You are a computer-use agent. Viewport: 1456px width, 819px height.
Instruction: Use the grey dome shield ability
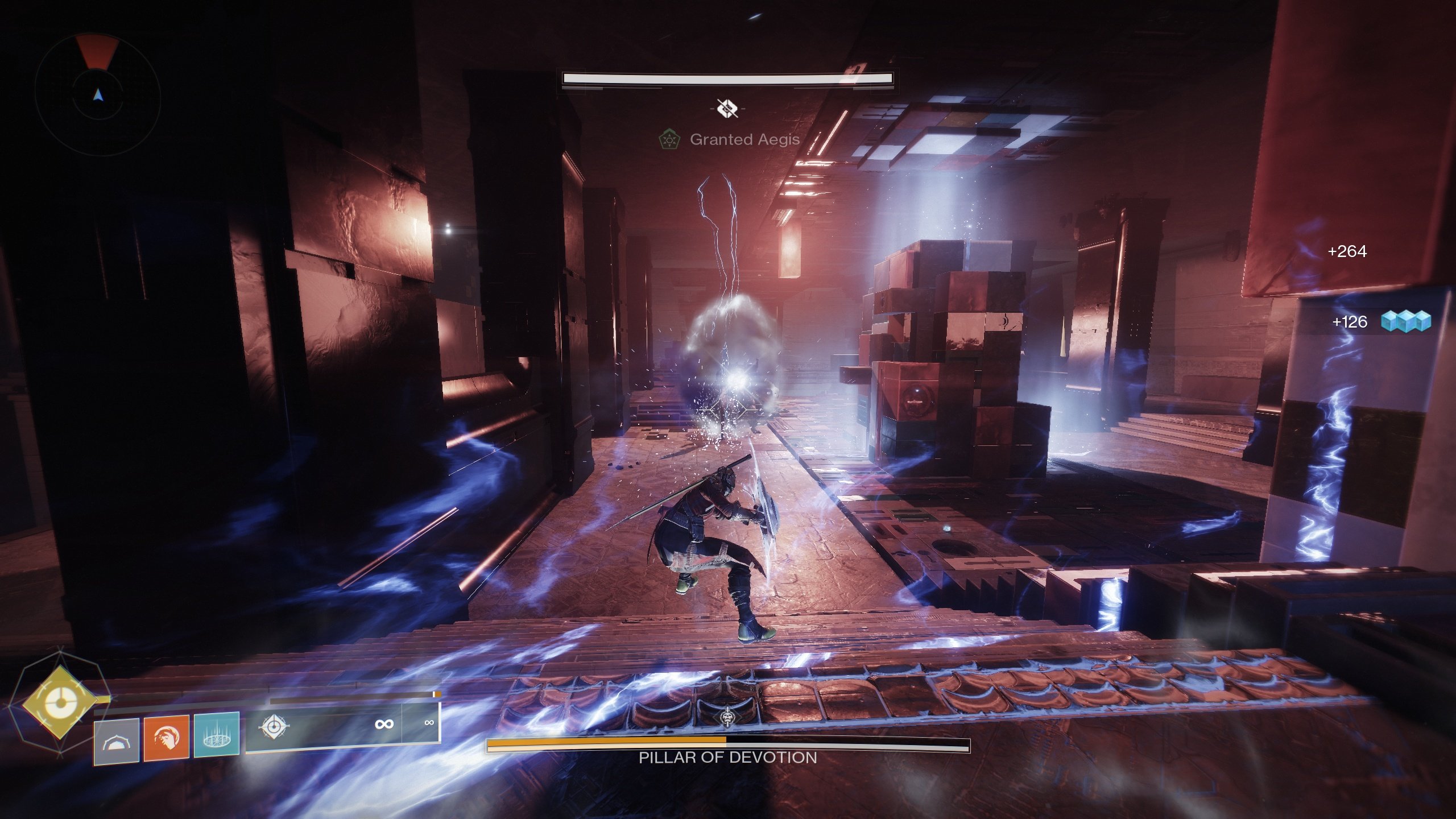coord(117,741)
